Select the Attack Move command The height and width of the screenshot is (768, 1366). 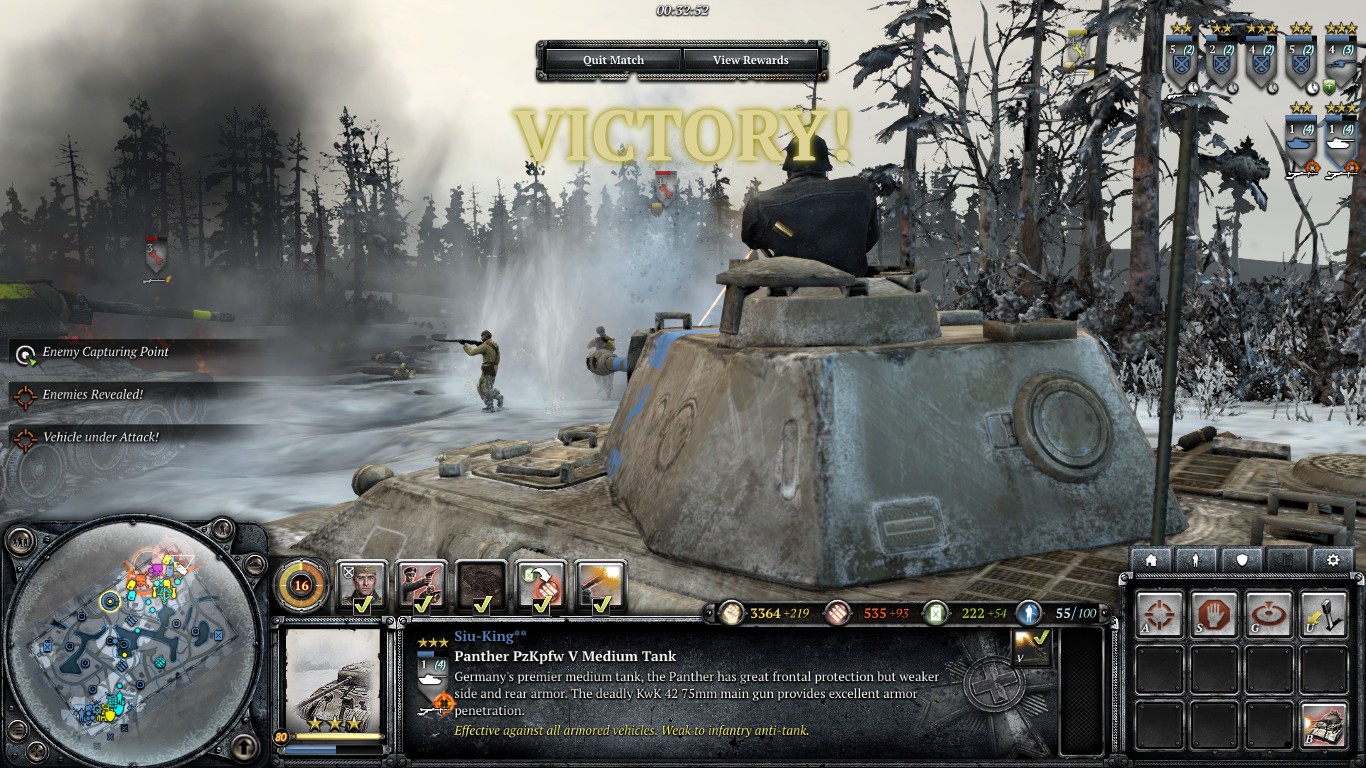(x=1160, y=614)
